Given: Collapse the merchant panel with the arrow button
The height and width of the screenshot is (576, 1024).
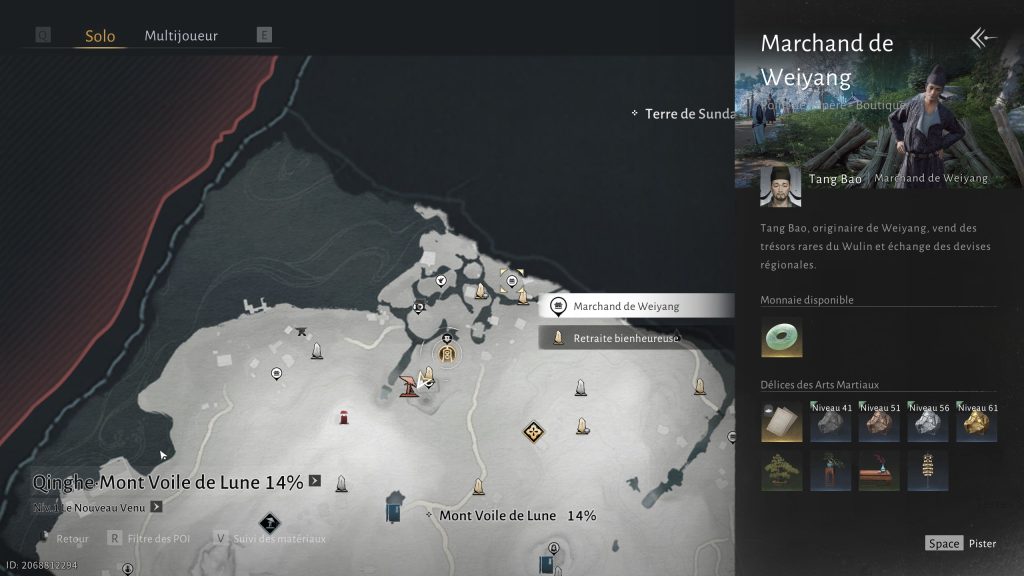Looking at the screenshot, I should tap(983, 38).
